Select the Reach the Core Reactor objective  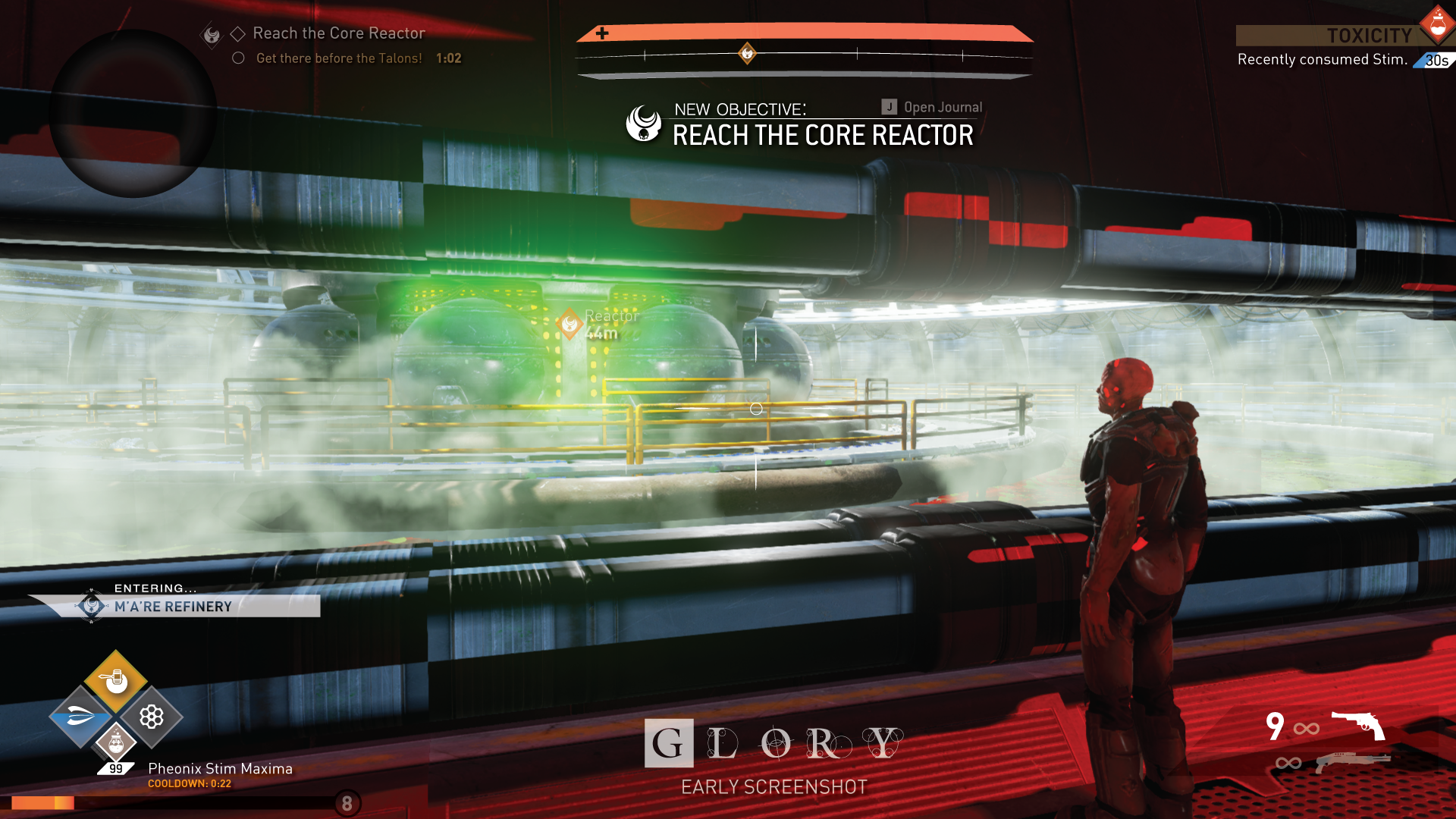[x=338, y=33]
